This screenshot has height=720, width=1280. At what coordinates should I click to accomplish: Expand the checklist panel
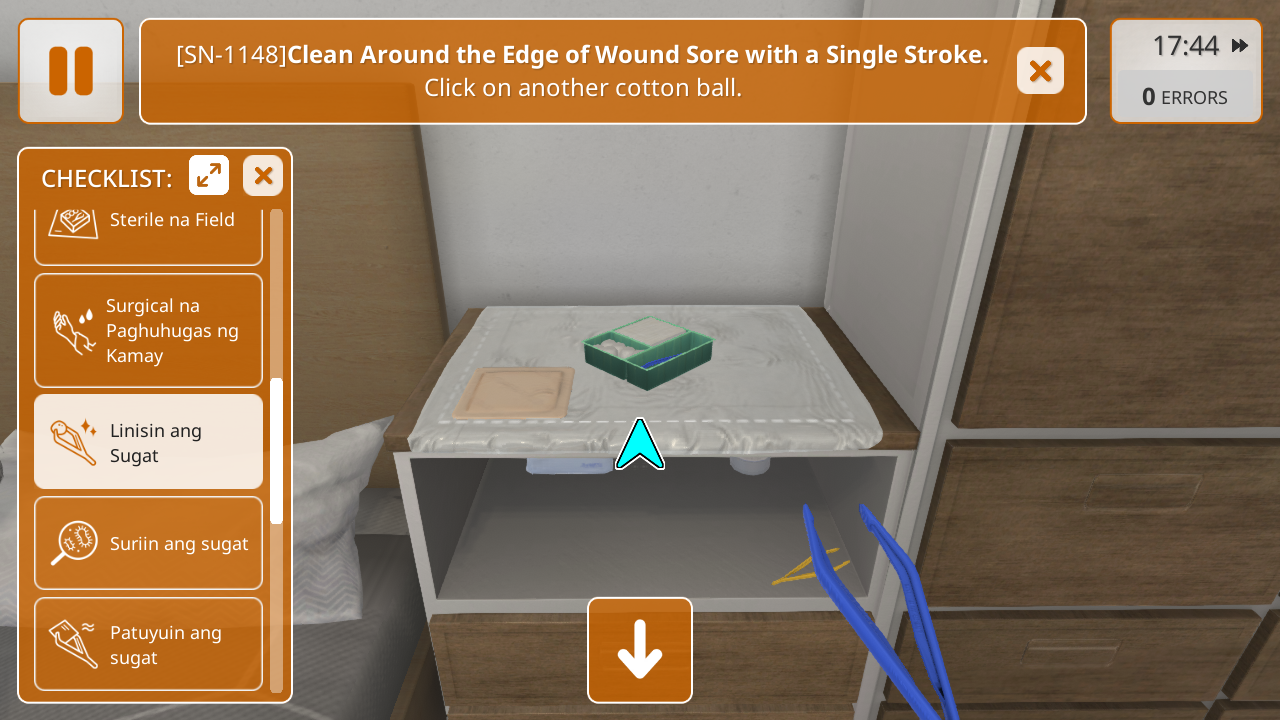tap(209, 176)
